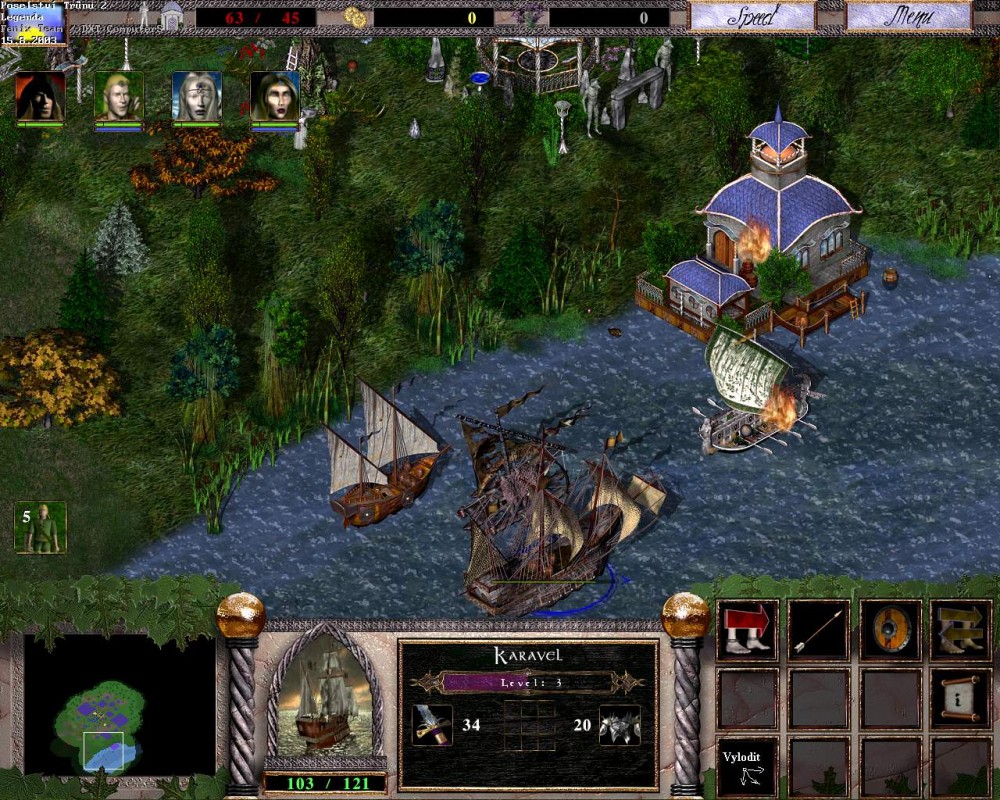This screenshot has width=1000, height=800.
Task: Choose the white-haired hero with forehead gem
Action: (197, 97)
